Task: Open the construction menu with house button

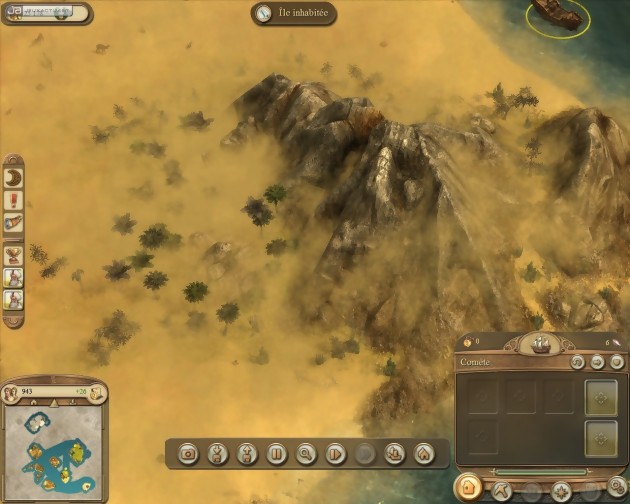Action: 468,489
